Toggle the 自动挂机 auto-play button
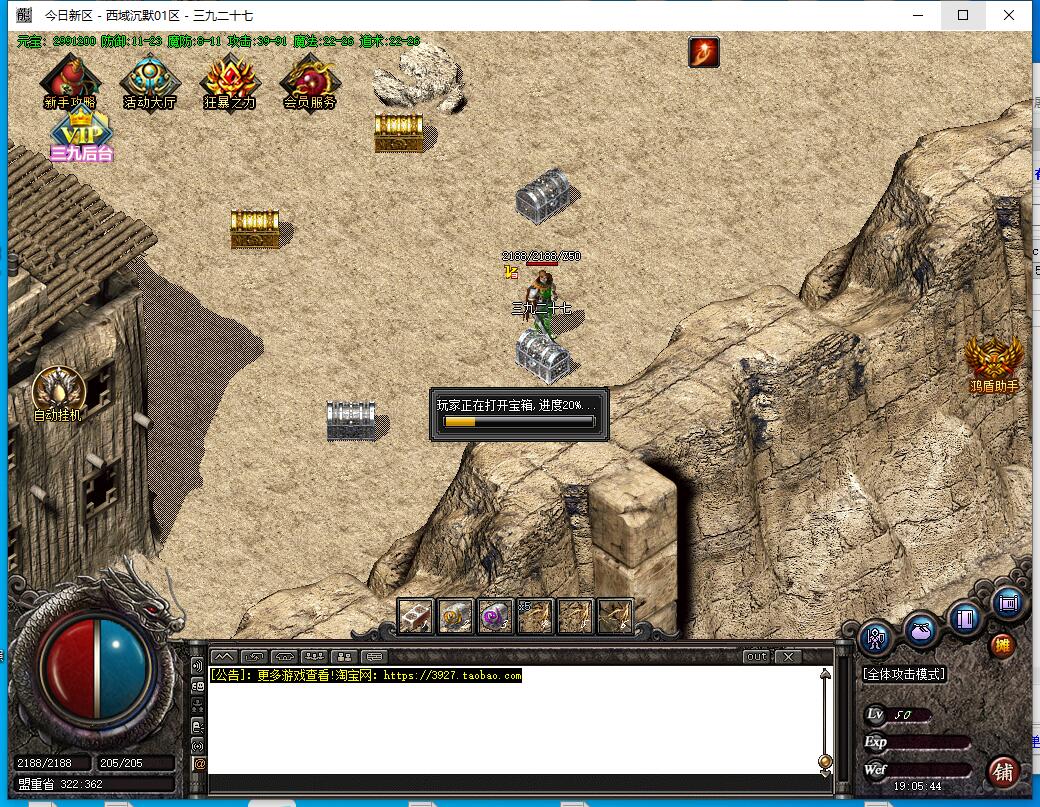This screenshot has height=807, width=1040. 58,392
